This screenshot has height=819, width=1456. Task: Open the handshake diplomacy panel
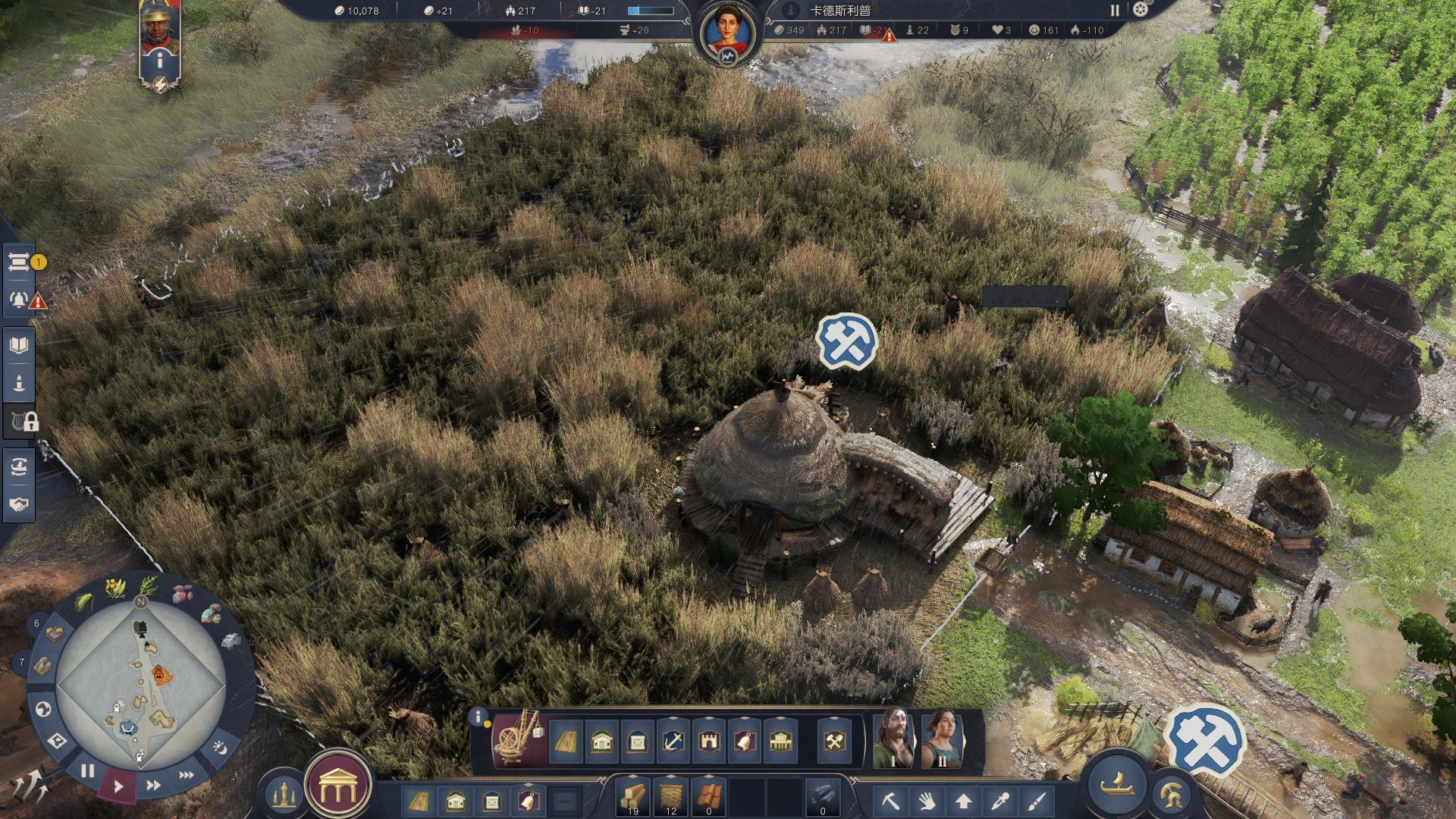click(x=19, y=504)
